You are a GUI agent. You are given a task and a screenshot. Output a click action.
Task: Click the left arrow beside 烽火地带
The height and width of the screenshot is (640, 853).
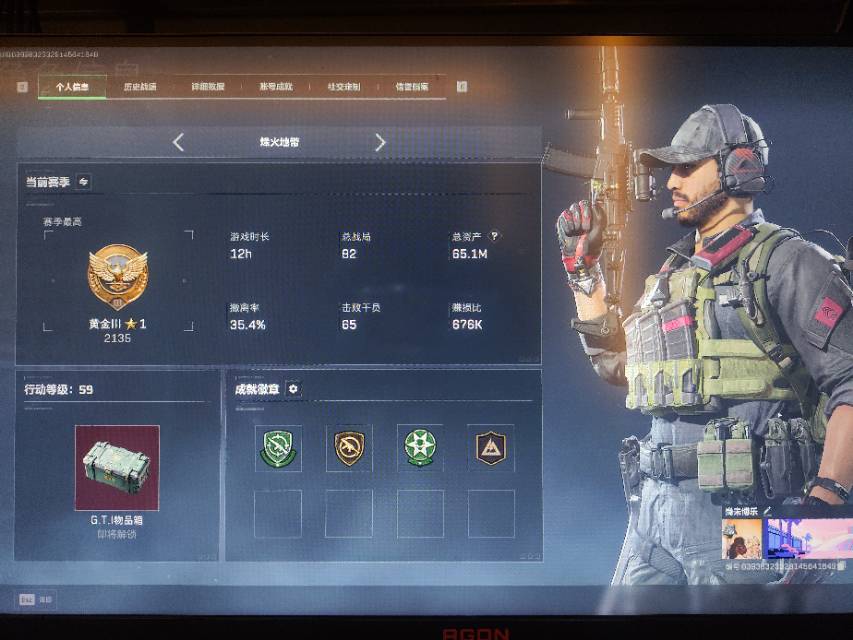(x=178, y=143)
